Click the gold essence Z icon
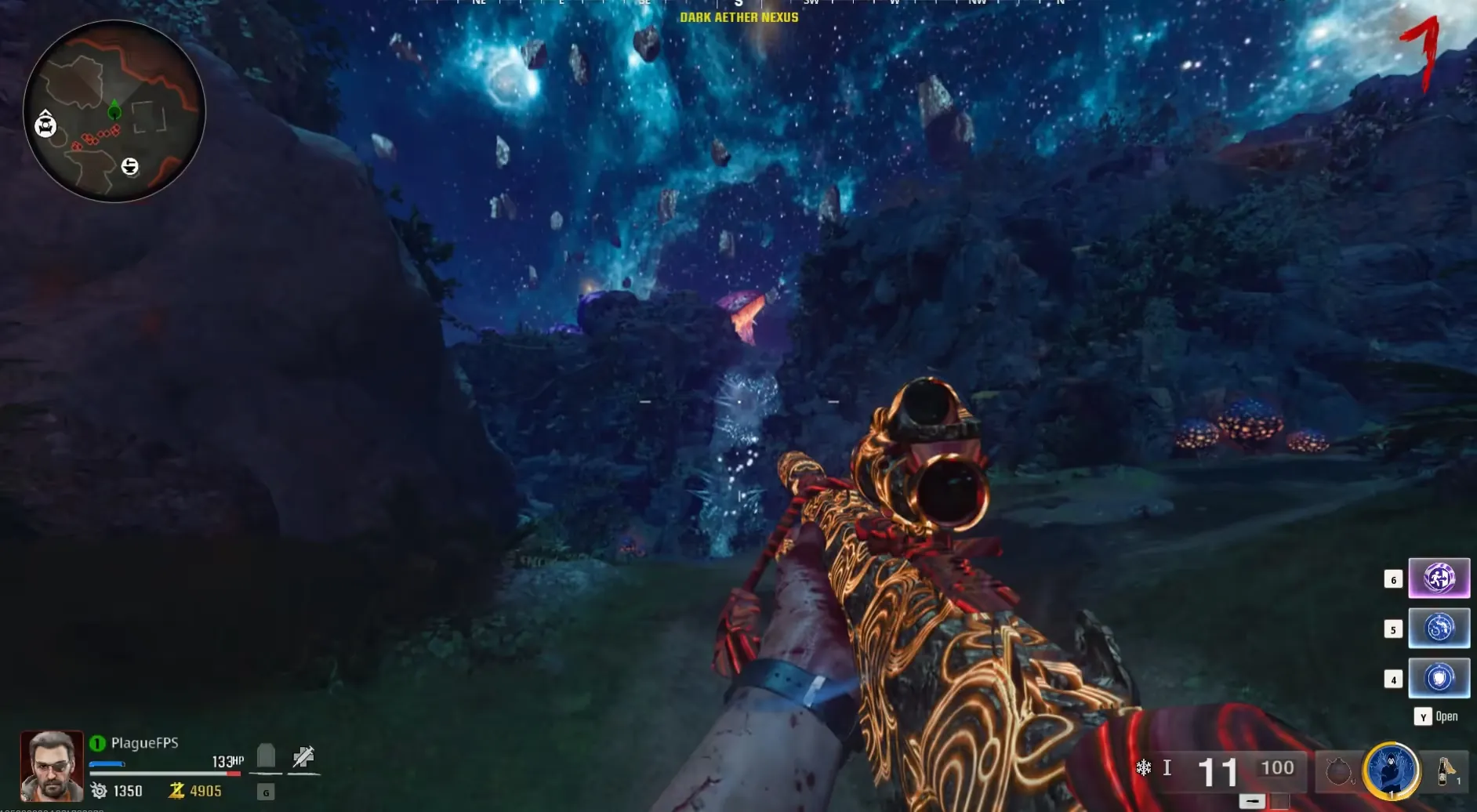The width and height of the screenshot is (1477, 812). 176,791
